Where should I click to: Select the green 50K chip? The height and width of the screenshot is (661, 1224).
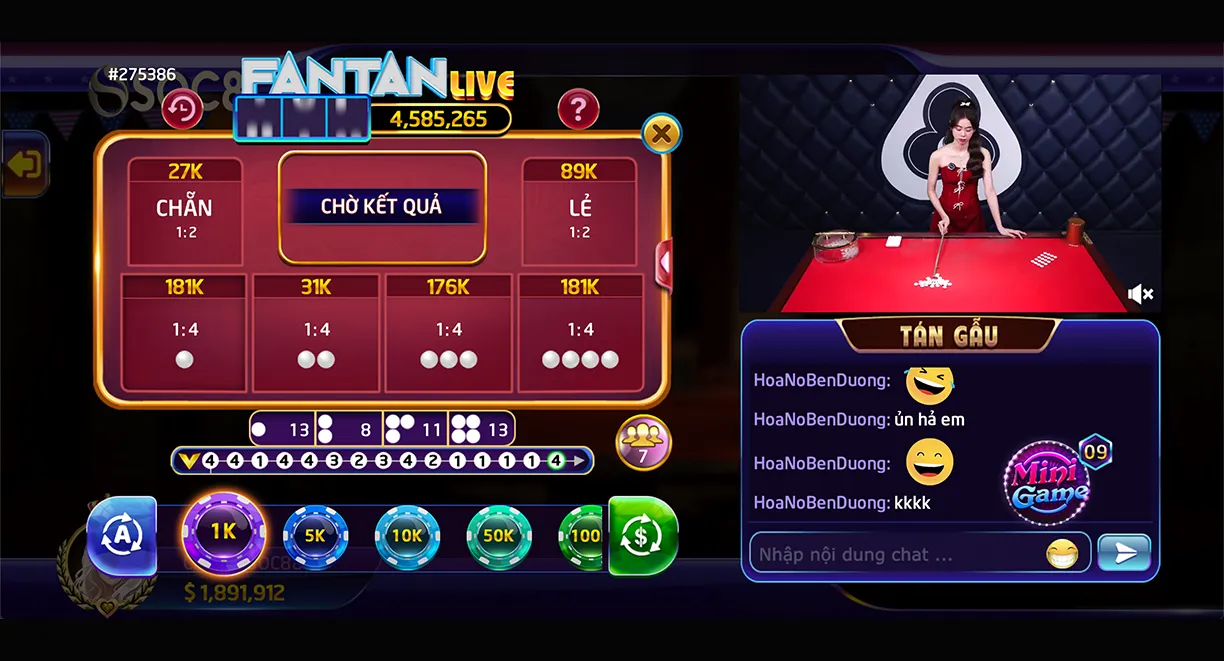(498, 536)
